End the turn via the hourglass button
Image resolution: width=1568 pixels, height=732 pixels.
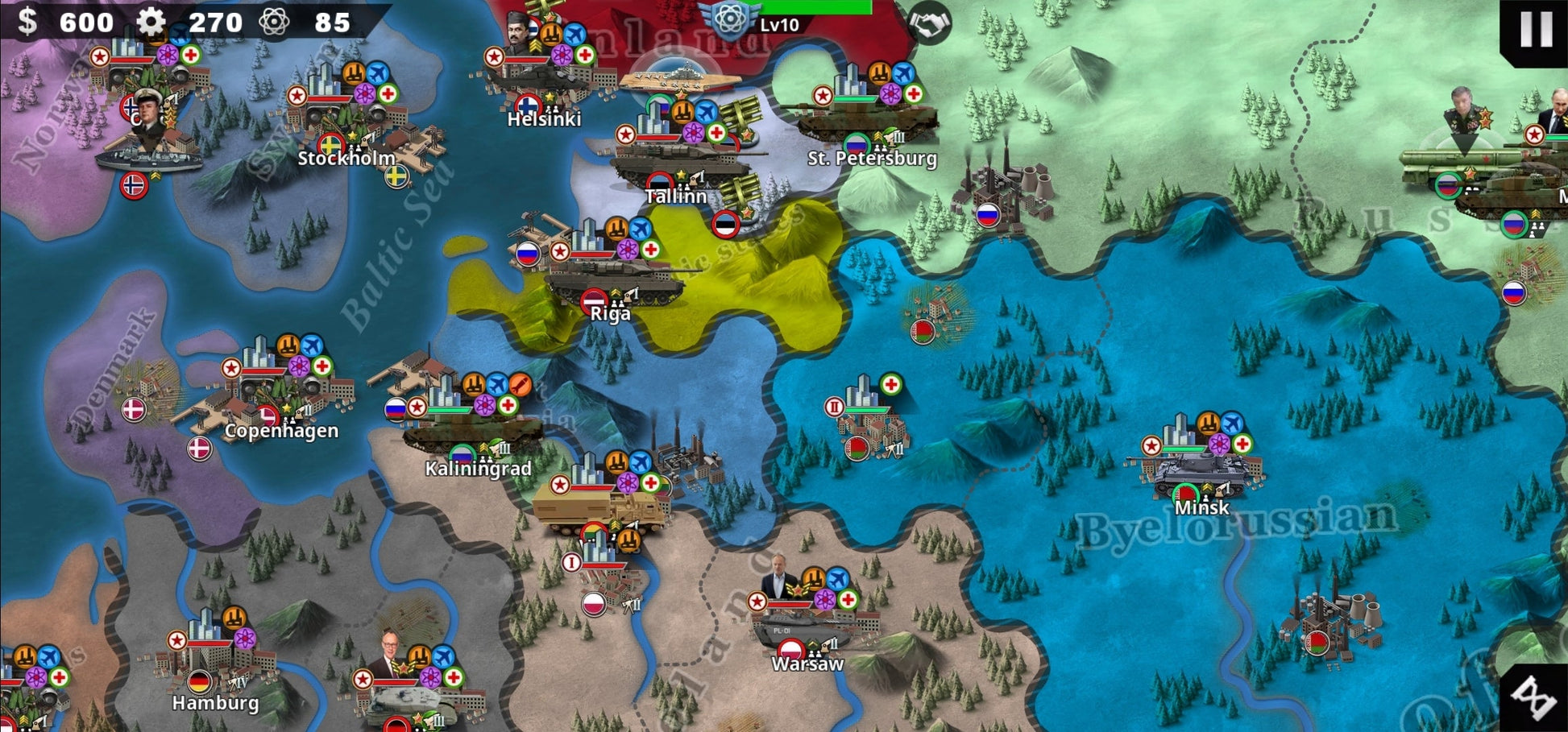coord(1534,697)
